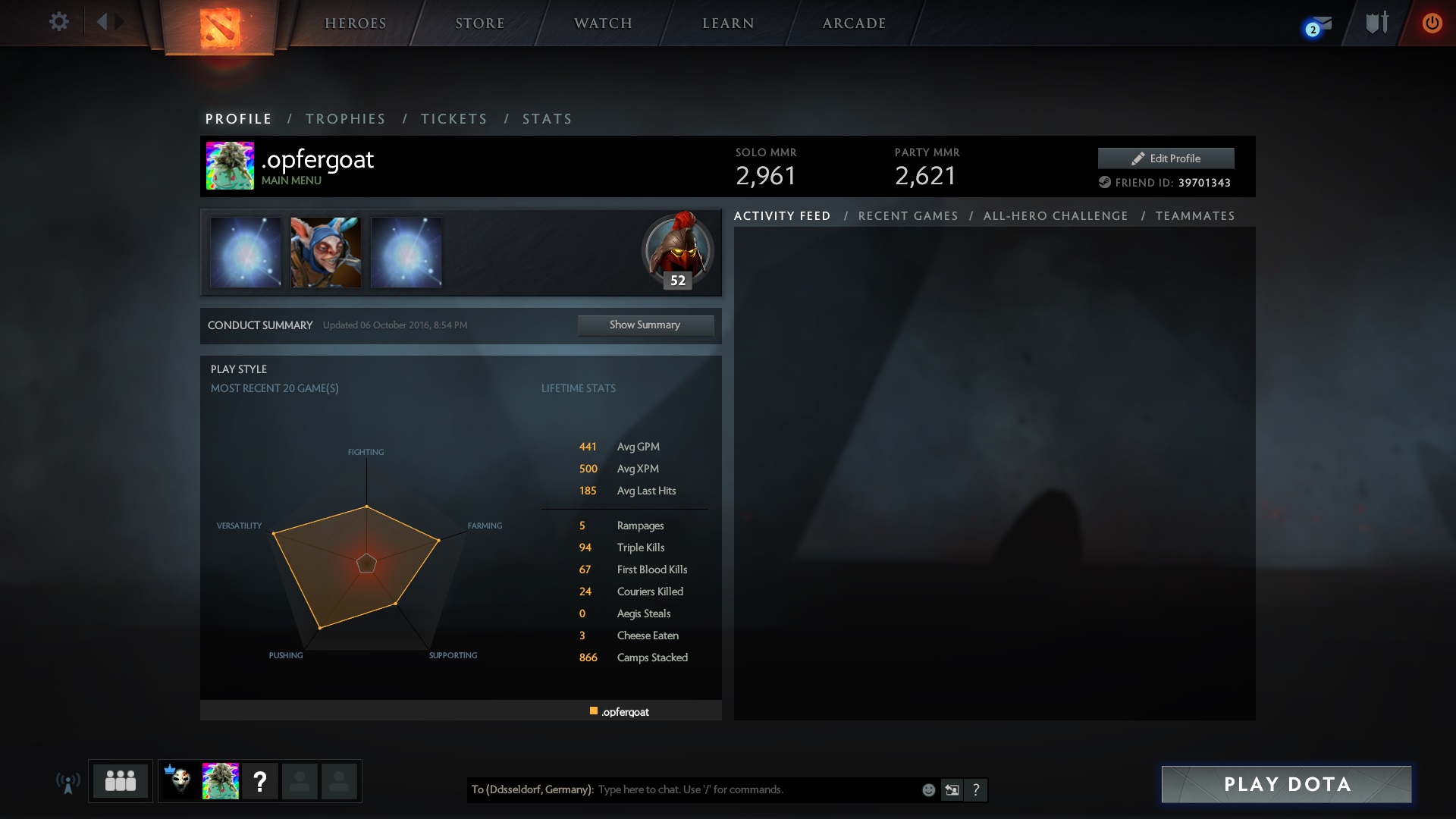The width and height of the screenshot is (1456, 819).
Task: Open the armory shield and sword icon
Action: coord(1376,23)
